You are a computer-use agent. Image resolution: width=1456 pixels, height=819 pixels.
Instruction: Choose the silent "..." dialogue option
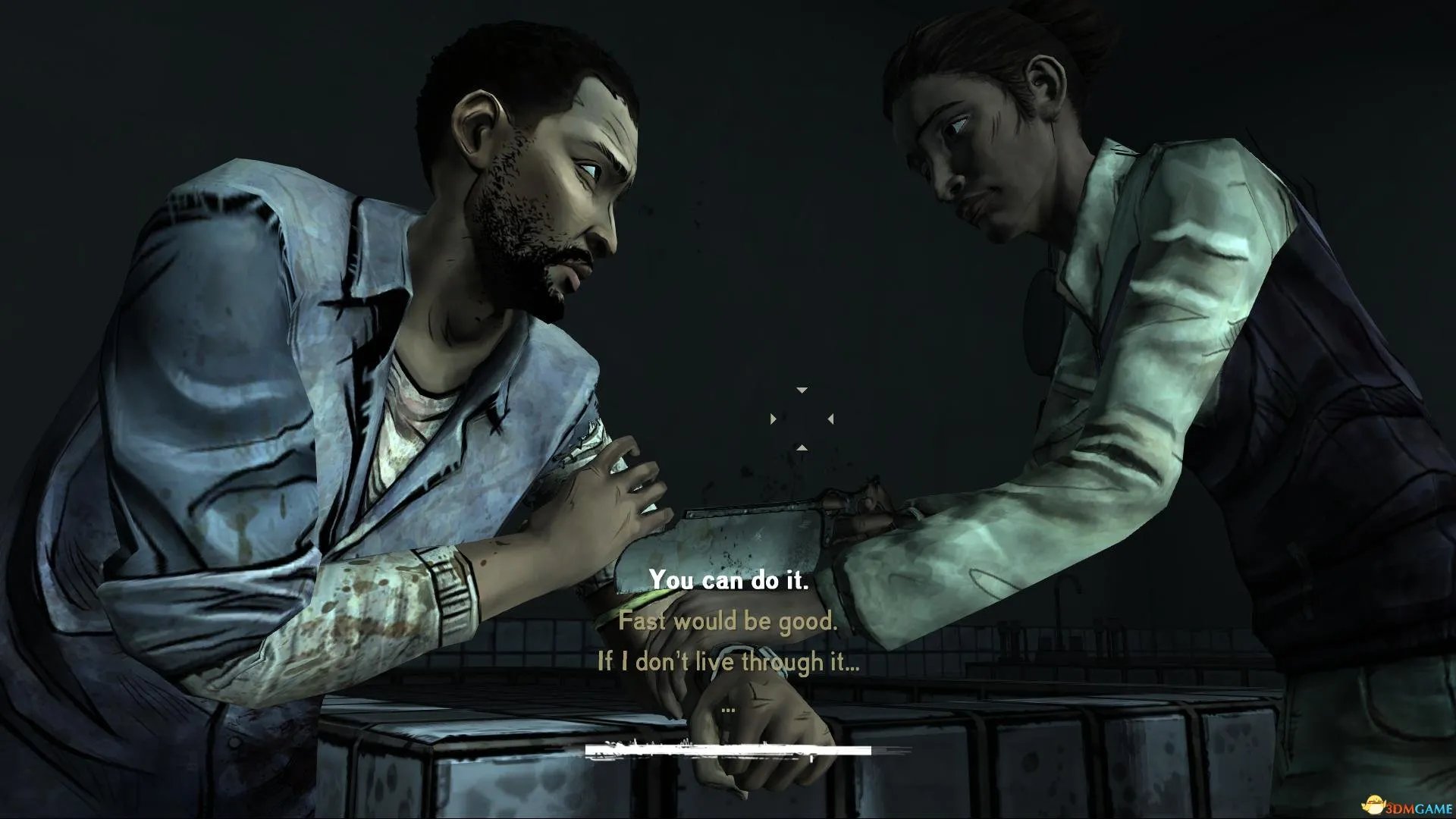728,707
